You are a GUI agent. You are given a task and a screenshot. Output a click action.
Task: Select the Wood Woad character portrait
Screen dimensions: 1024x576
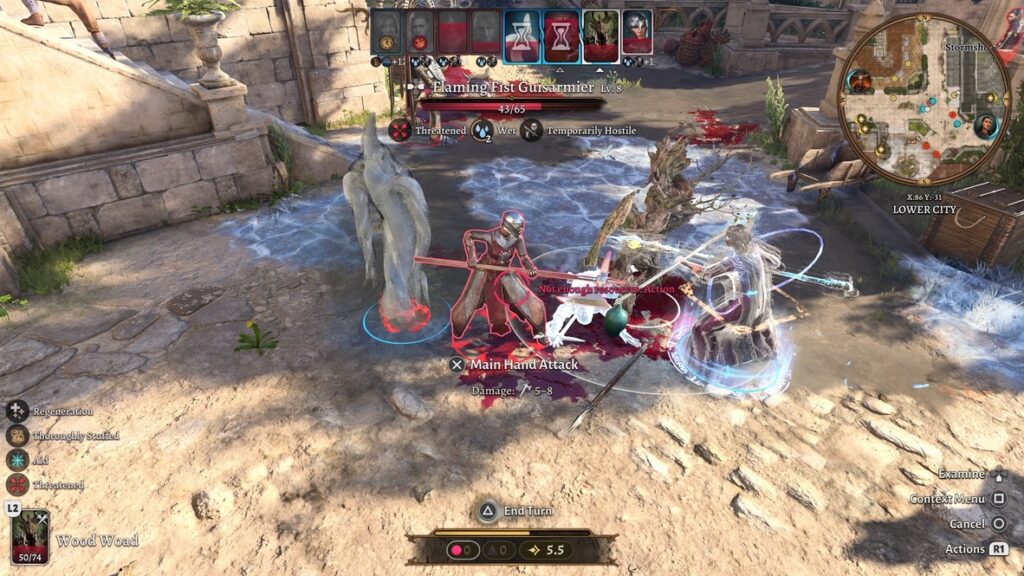30,537
